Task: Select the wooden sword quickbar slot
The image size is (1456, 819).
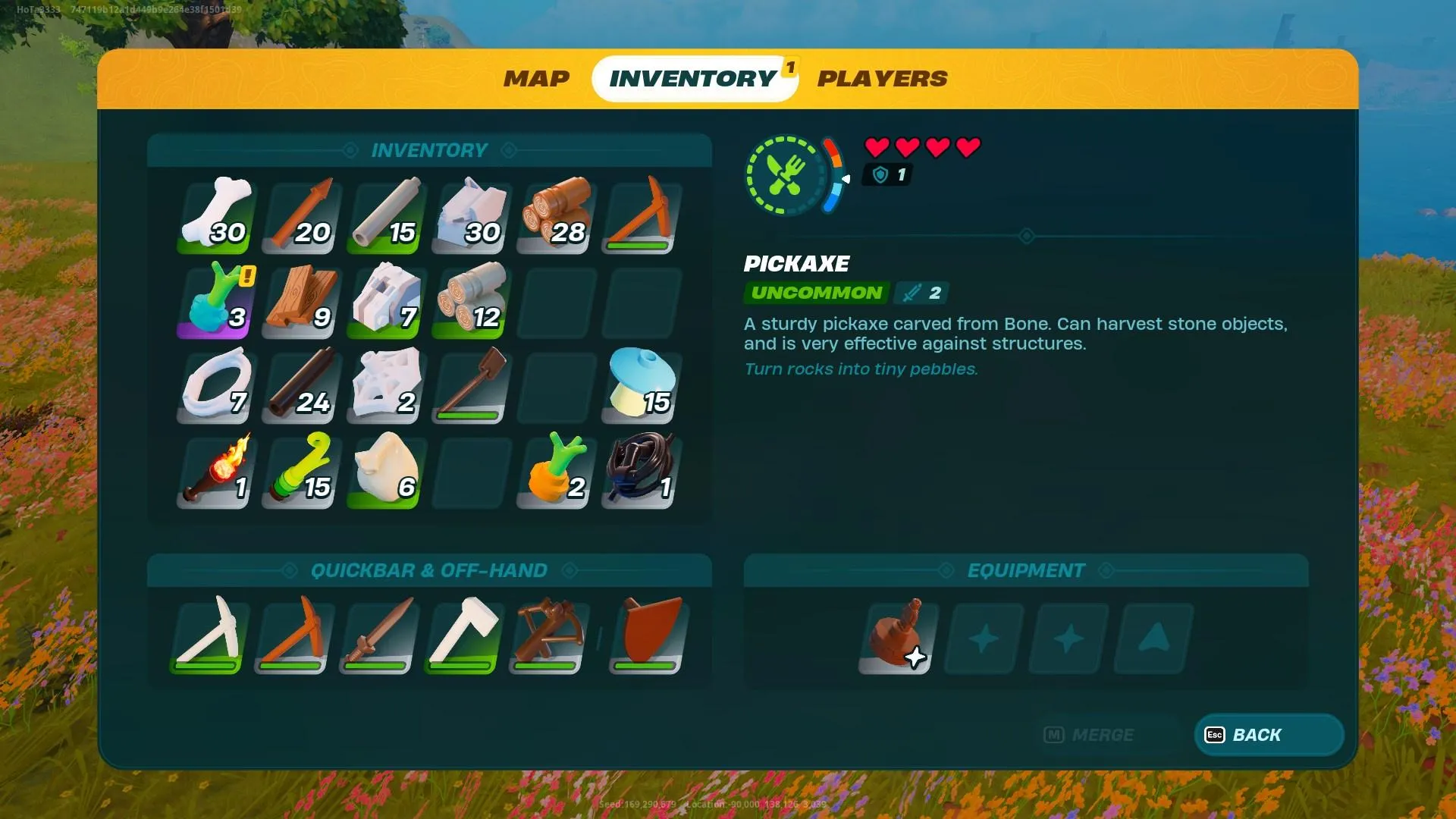Action: [377, 635]
